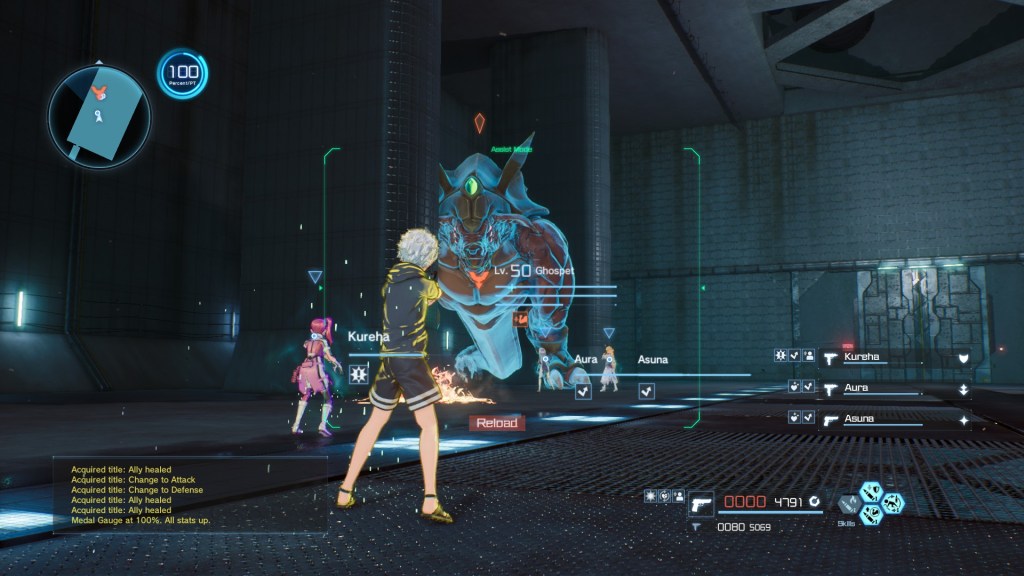The height and width of the screenshot is (576, 1024).
Task: Select Asuna's party member row
Action: (880, 420)
